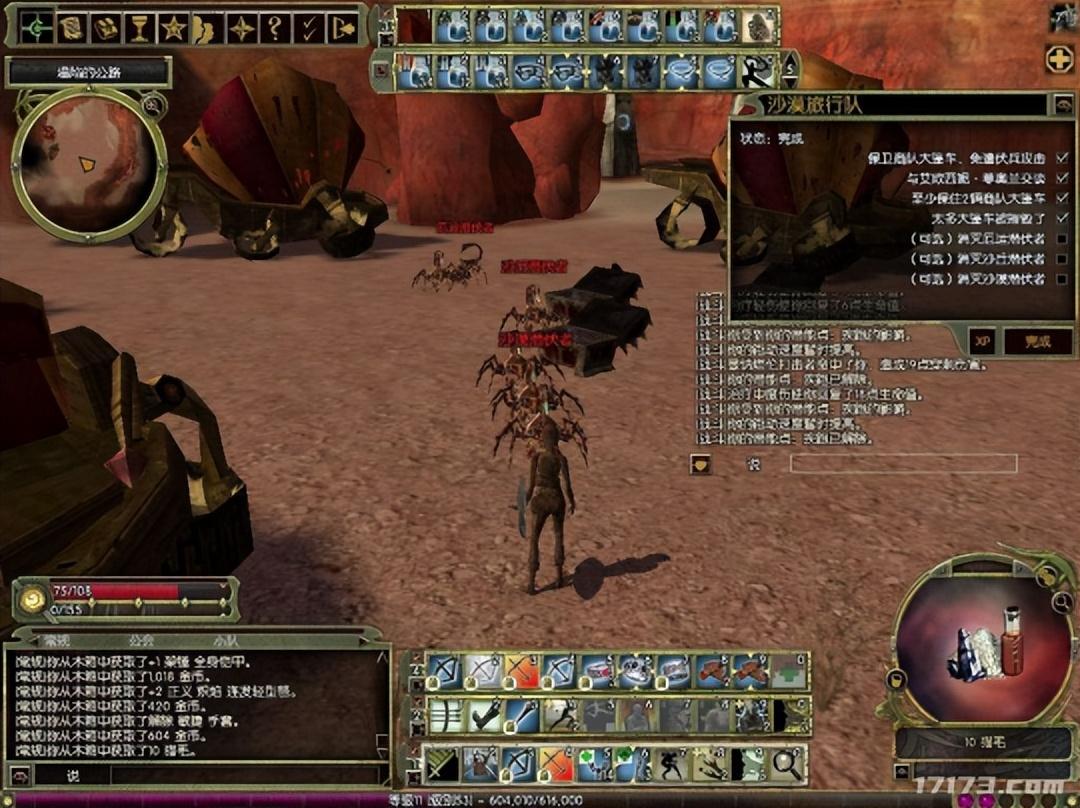Collapse the quest panel with its header button

(x=1061, y=104)
